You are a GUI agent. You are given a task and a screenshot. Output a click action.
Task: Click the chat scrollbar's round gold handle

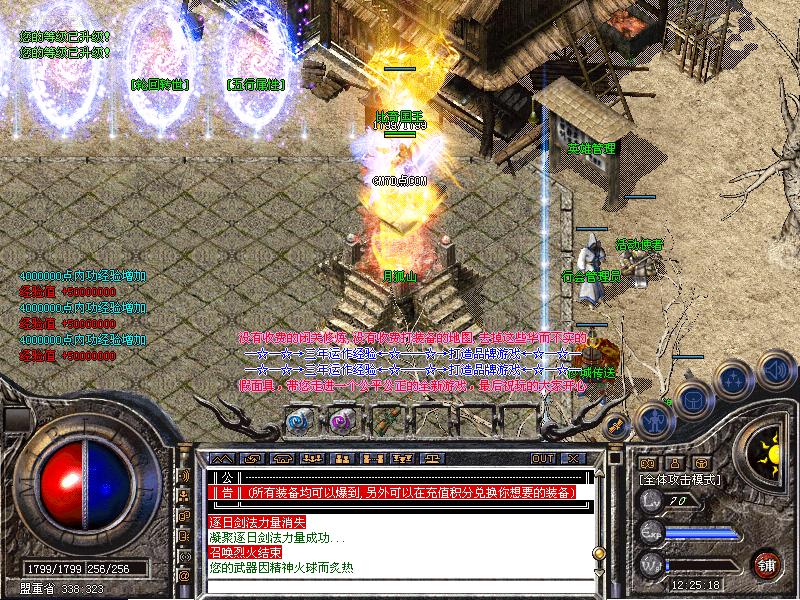pos(598,551)
